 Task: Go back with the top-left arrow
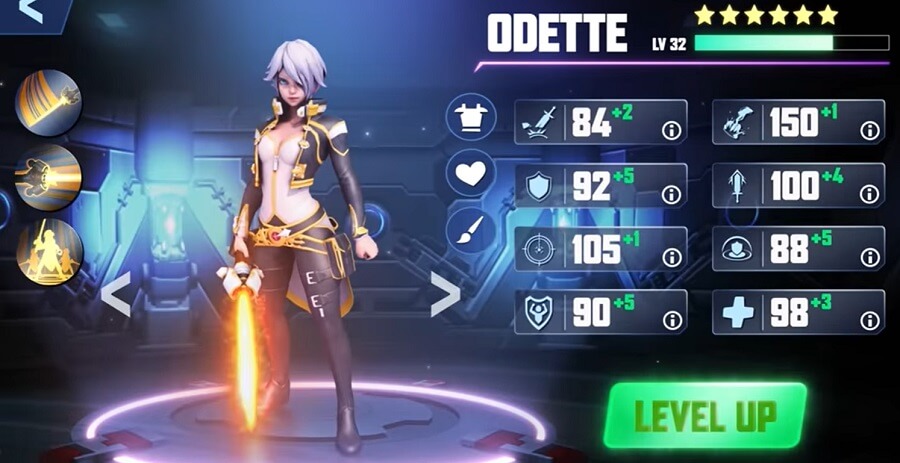[x=30, y=11]
